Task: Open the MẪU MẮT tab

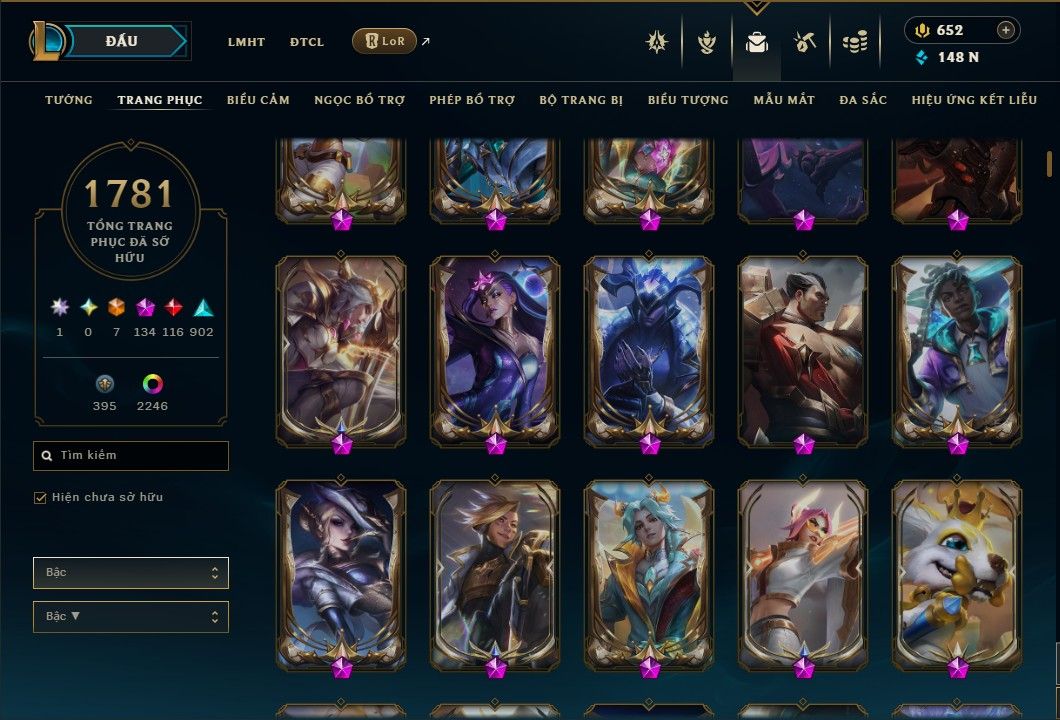Action: [784, 100]
